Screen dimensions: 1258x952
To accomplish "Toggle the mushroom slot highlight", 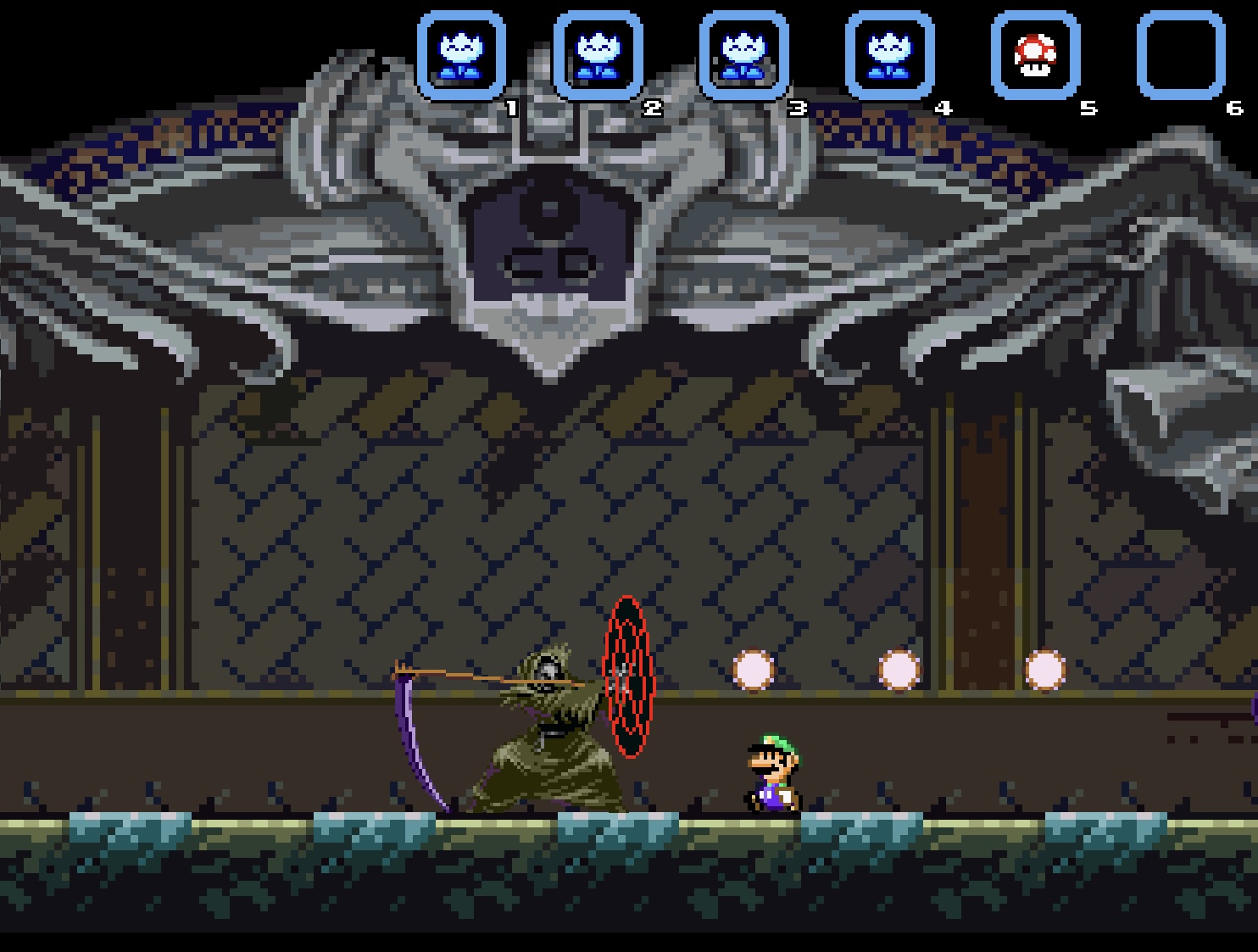I will tap(1036, 53).
